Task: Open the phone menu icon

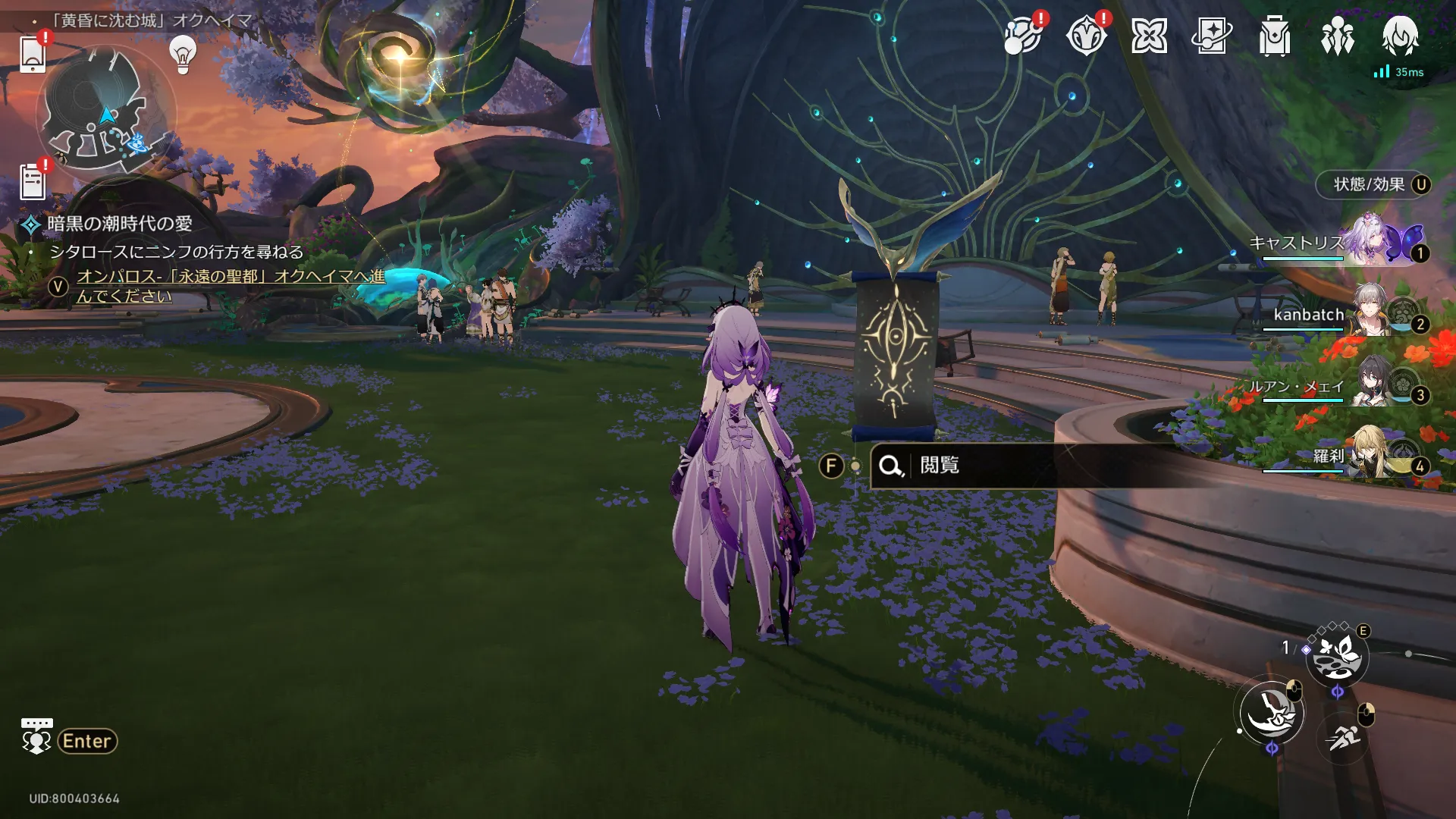Action: pos(33,53)
